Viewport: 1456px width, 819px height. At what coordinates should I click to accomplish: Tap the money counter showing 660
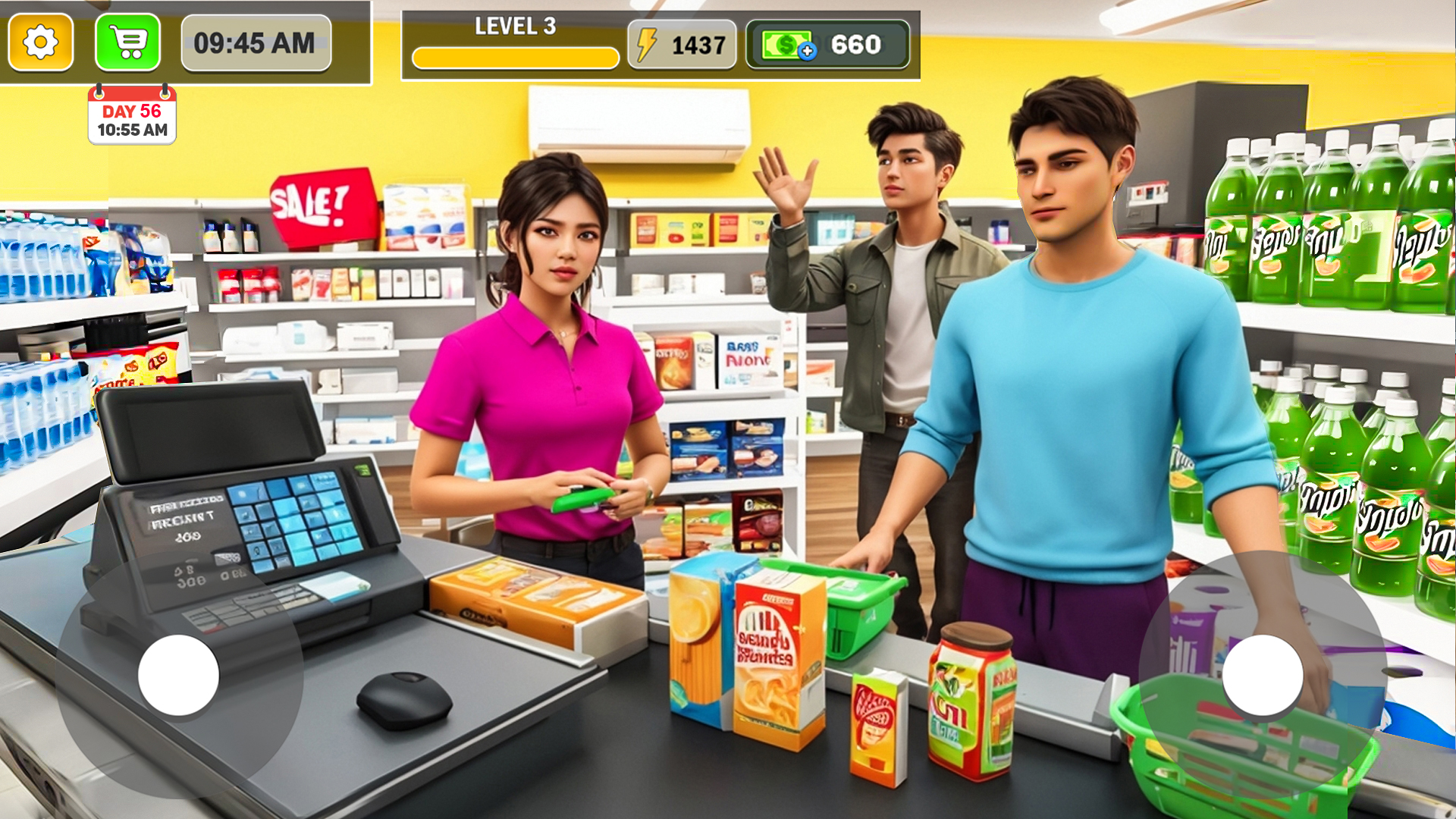click(857, 45)
